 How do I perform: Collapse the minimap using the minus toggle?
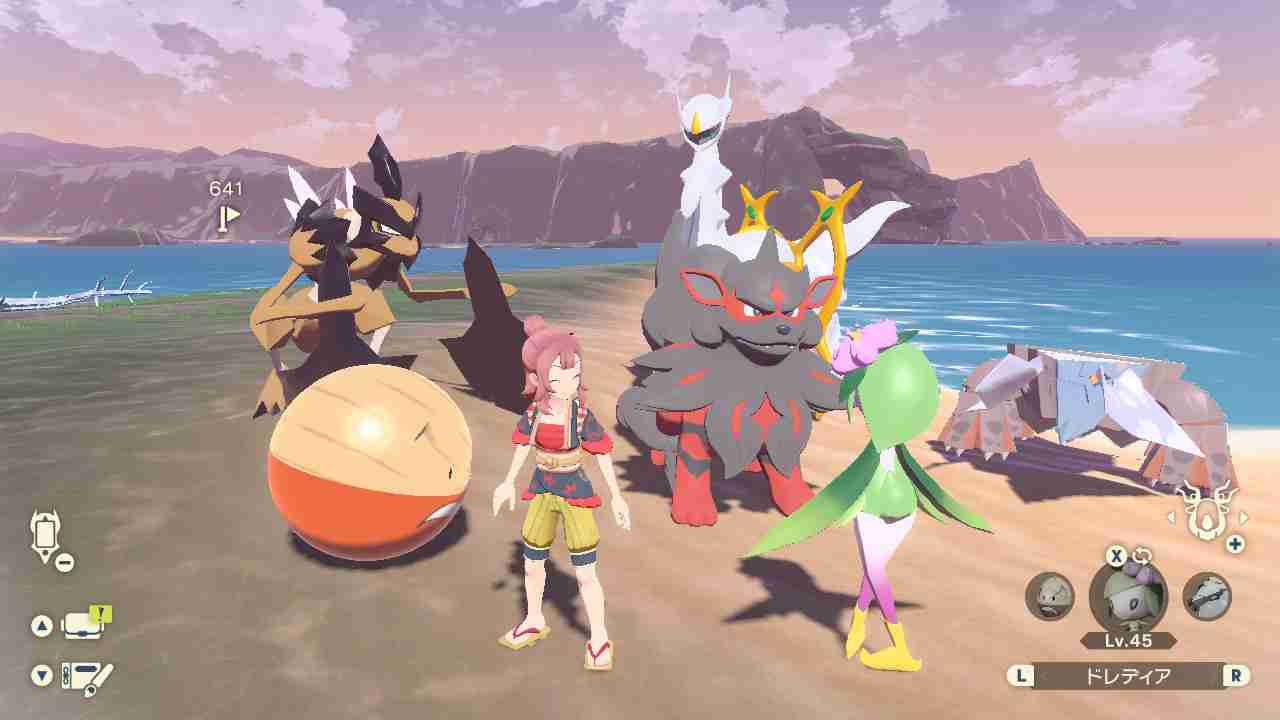tap(65, 560)
